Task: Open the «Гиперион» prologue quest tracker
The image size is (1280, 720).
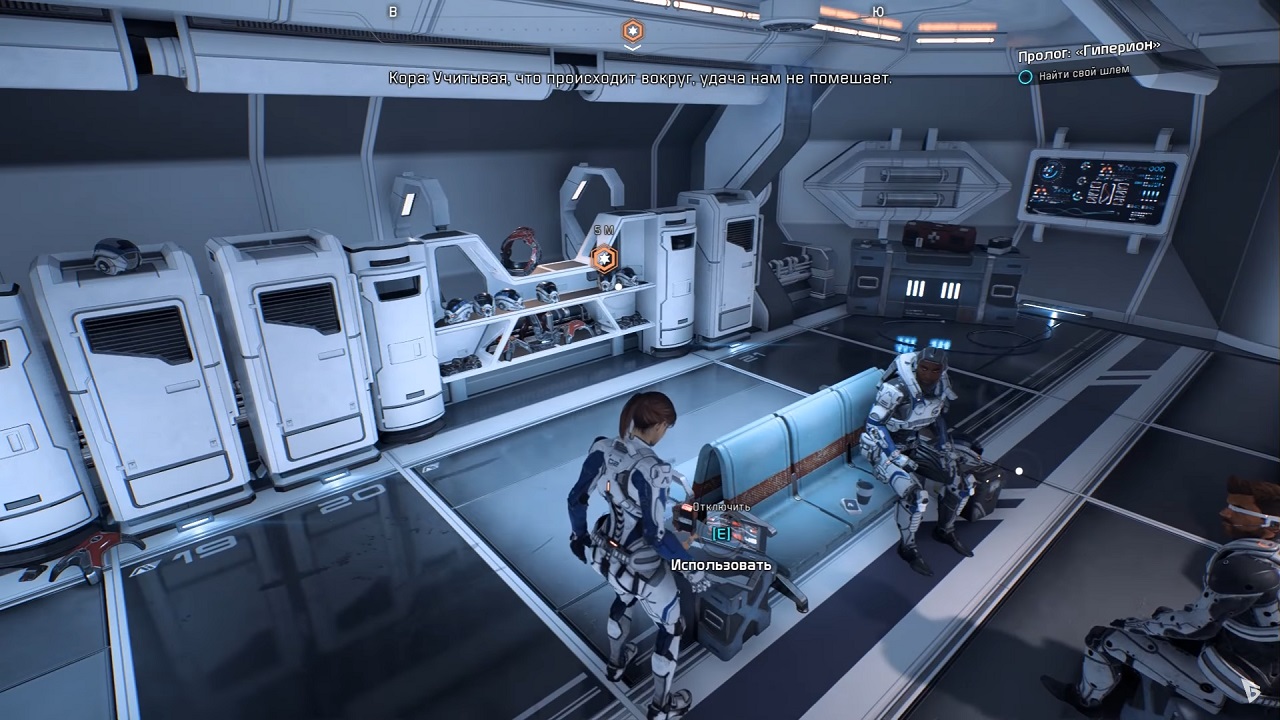Action: pyautogui.click(x=1089, y=57)
